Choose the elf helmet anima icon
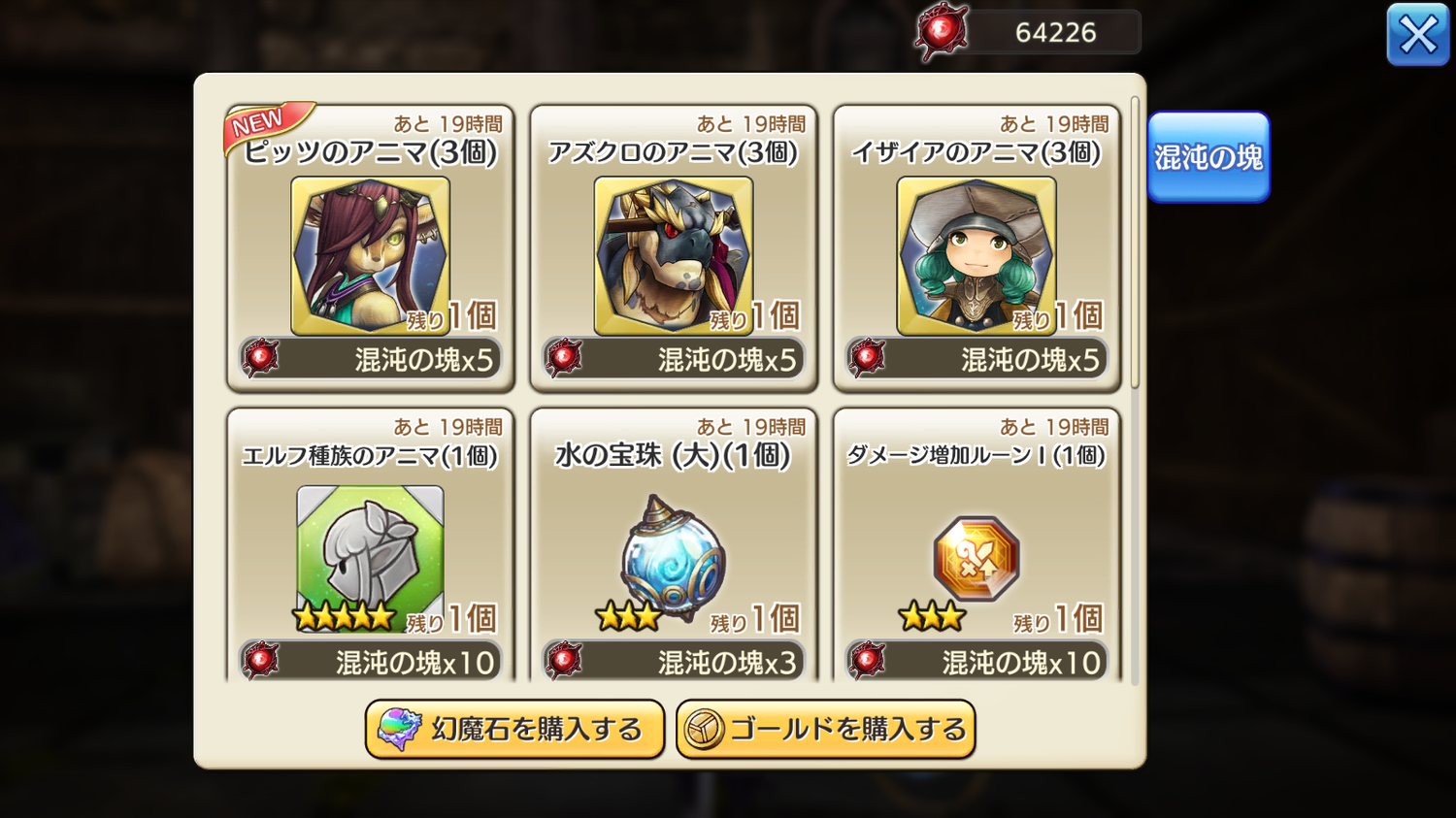Image resolution: width=1456 pixels, height=818 pixels. (x=370, y=555)
